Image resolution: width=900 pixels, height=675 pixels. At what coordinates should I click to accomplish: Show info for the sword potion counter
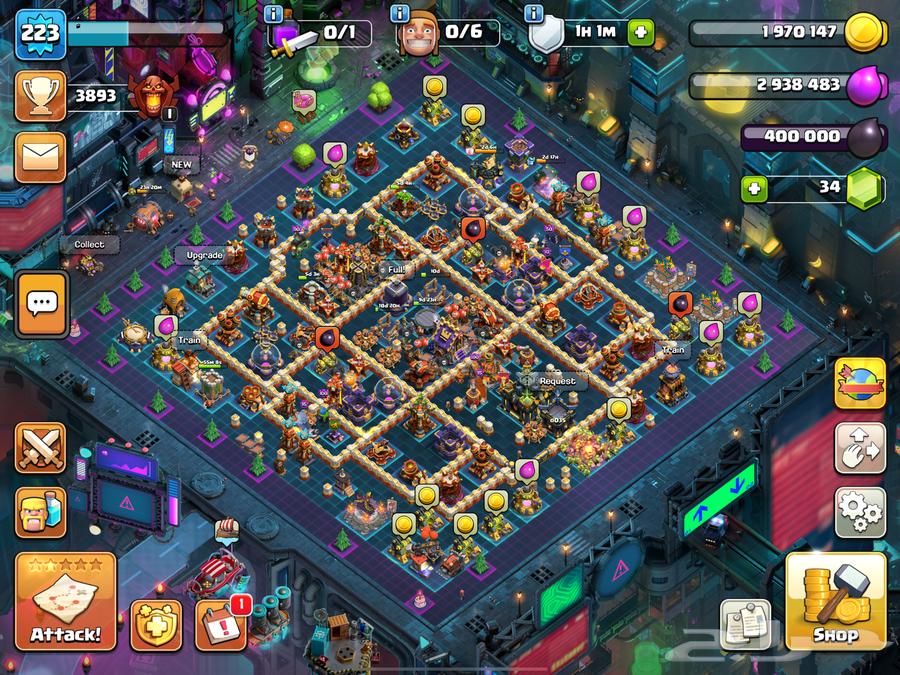pos(273,13)
